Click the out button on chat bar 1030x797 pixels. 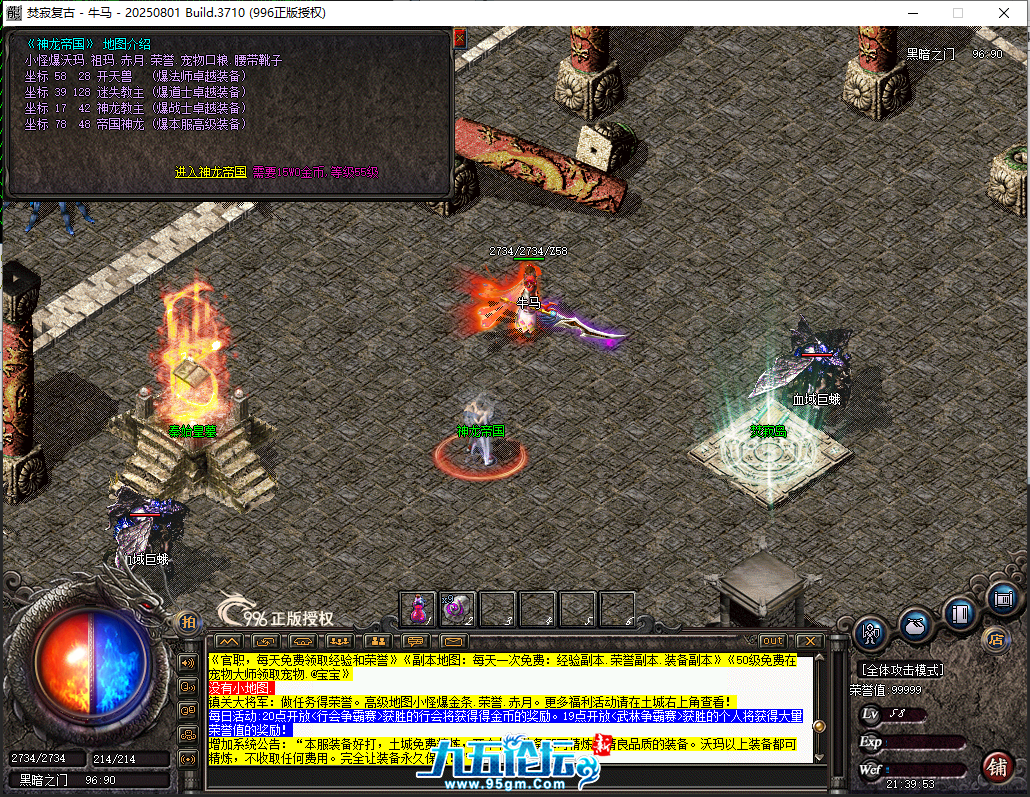point(772,641)
